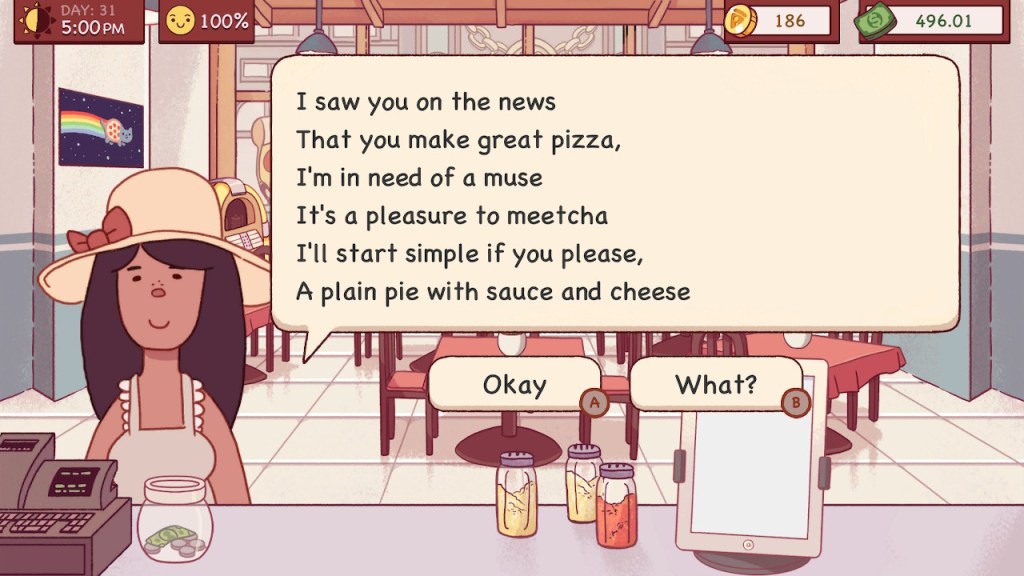1024x576 pixels.
Task: Open the tablet on the counter
Action: (x=750, y=470)
